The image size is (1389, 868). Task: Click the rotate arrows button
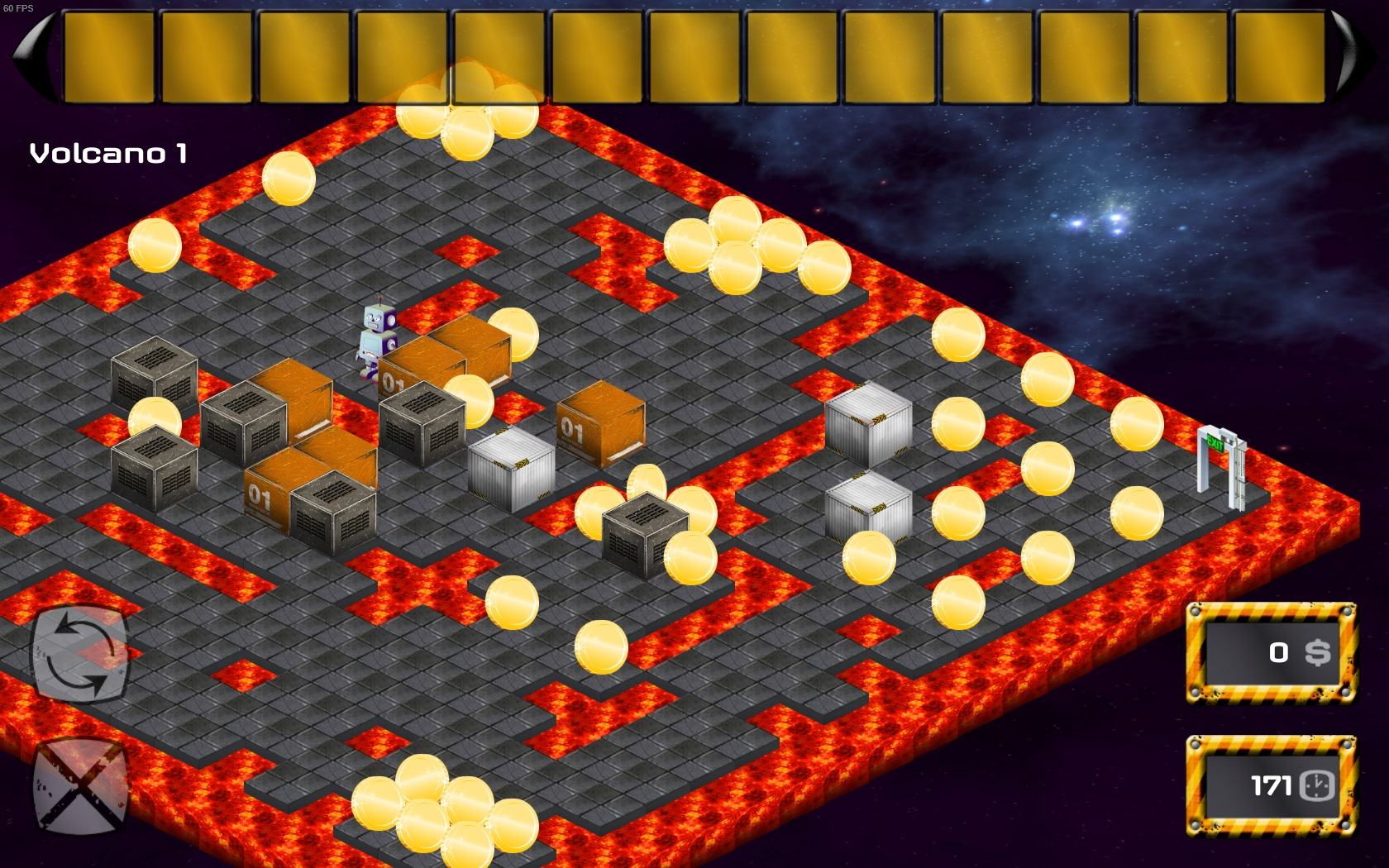point(80,653)
